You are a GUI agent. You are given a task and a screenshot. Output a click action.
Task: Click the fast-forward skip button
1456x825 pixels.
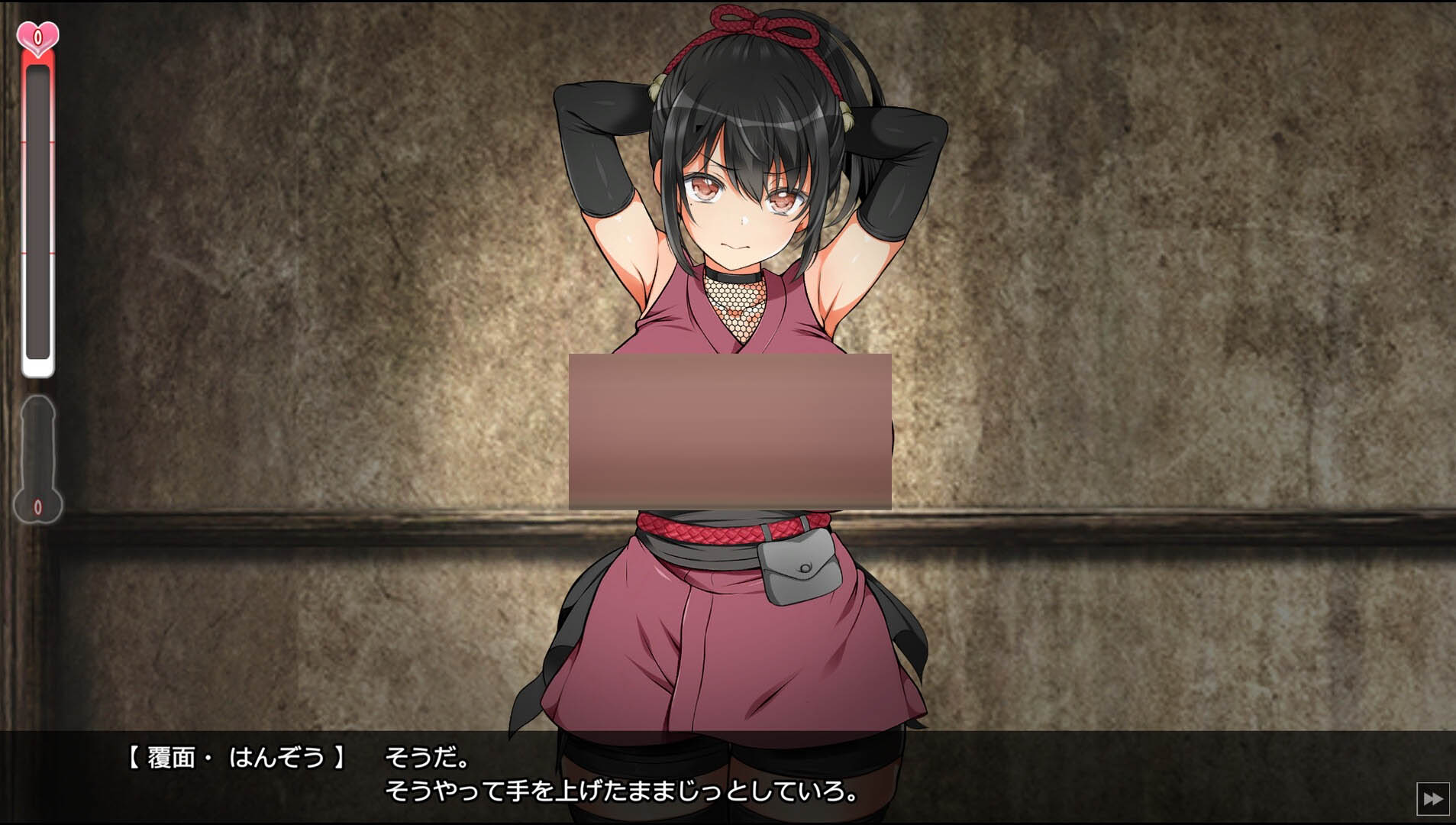(1432, 799)
